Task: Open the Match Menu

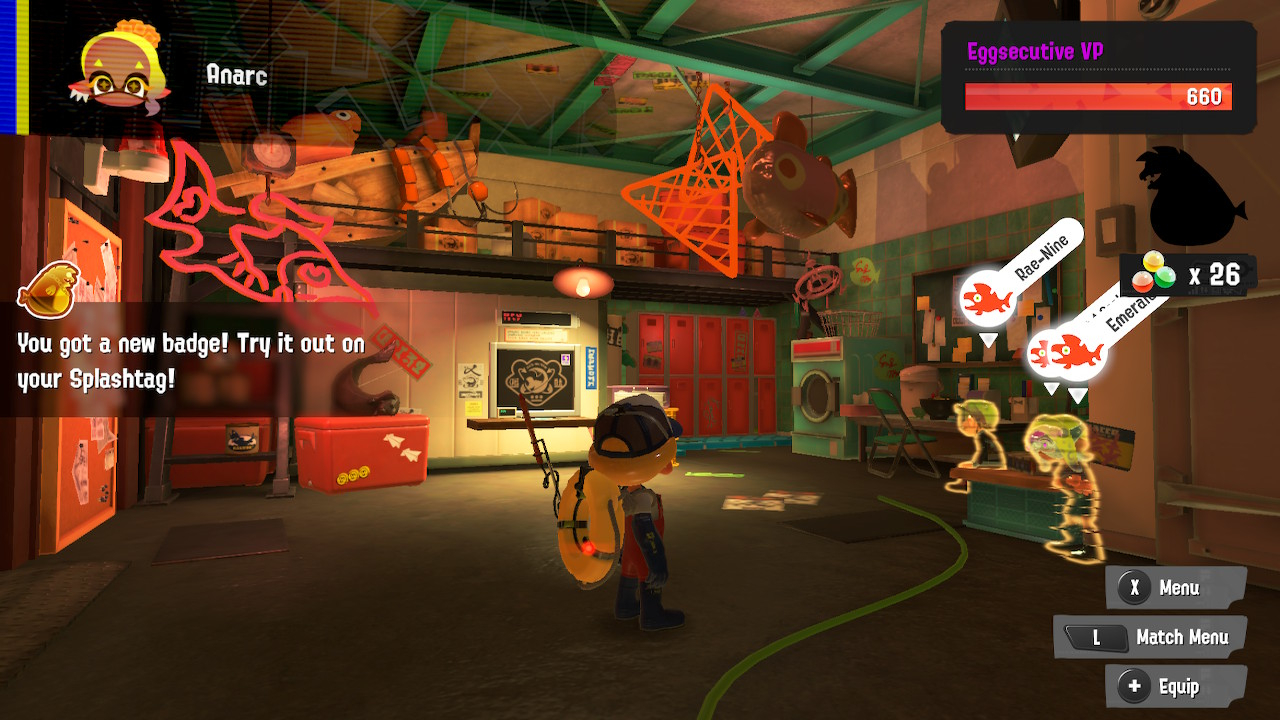Action: point(1150,637)
